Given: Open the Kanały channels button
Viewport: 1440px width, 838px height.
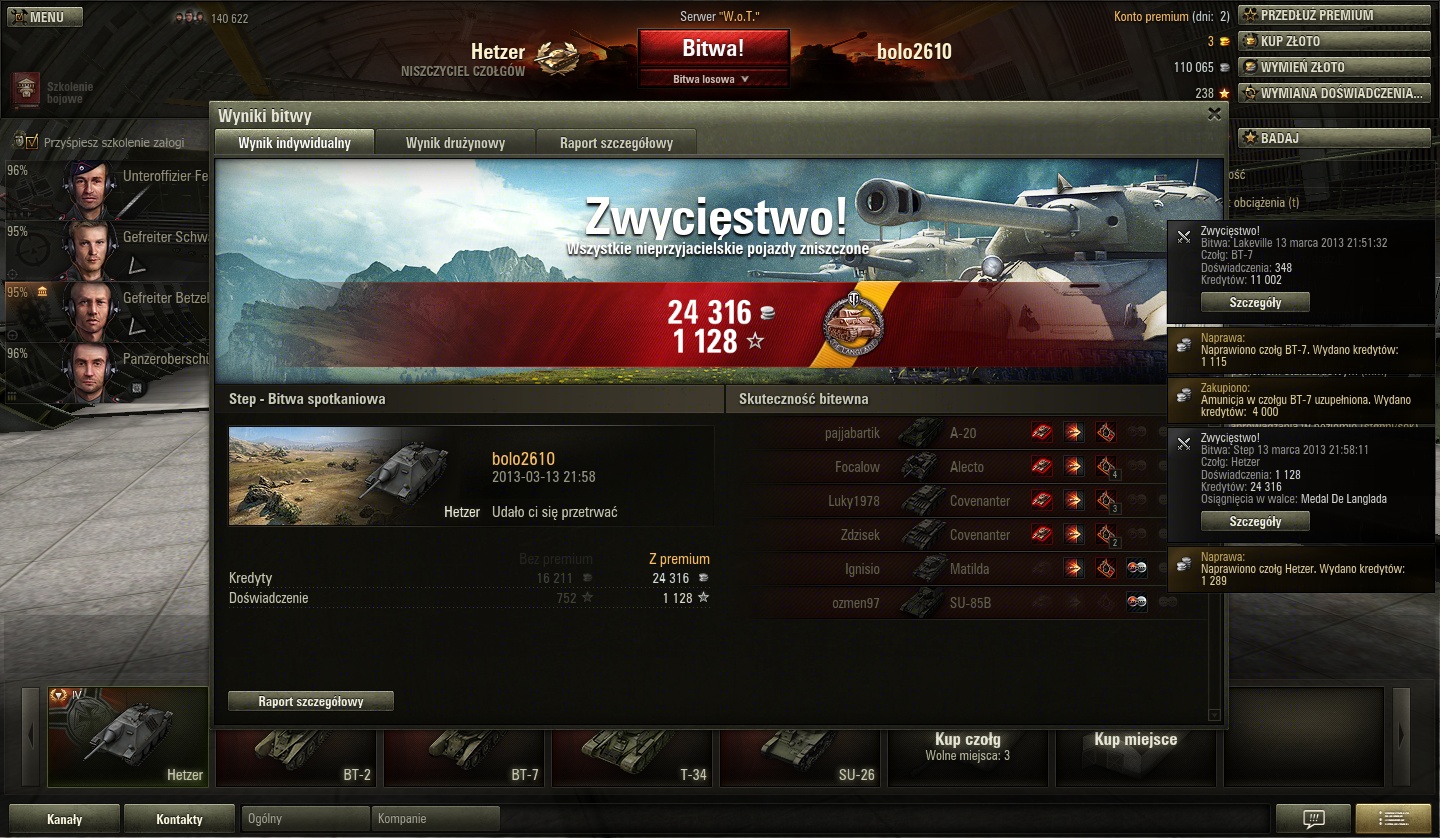Looking at the screenshot, I should (65, 819).
